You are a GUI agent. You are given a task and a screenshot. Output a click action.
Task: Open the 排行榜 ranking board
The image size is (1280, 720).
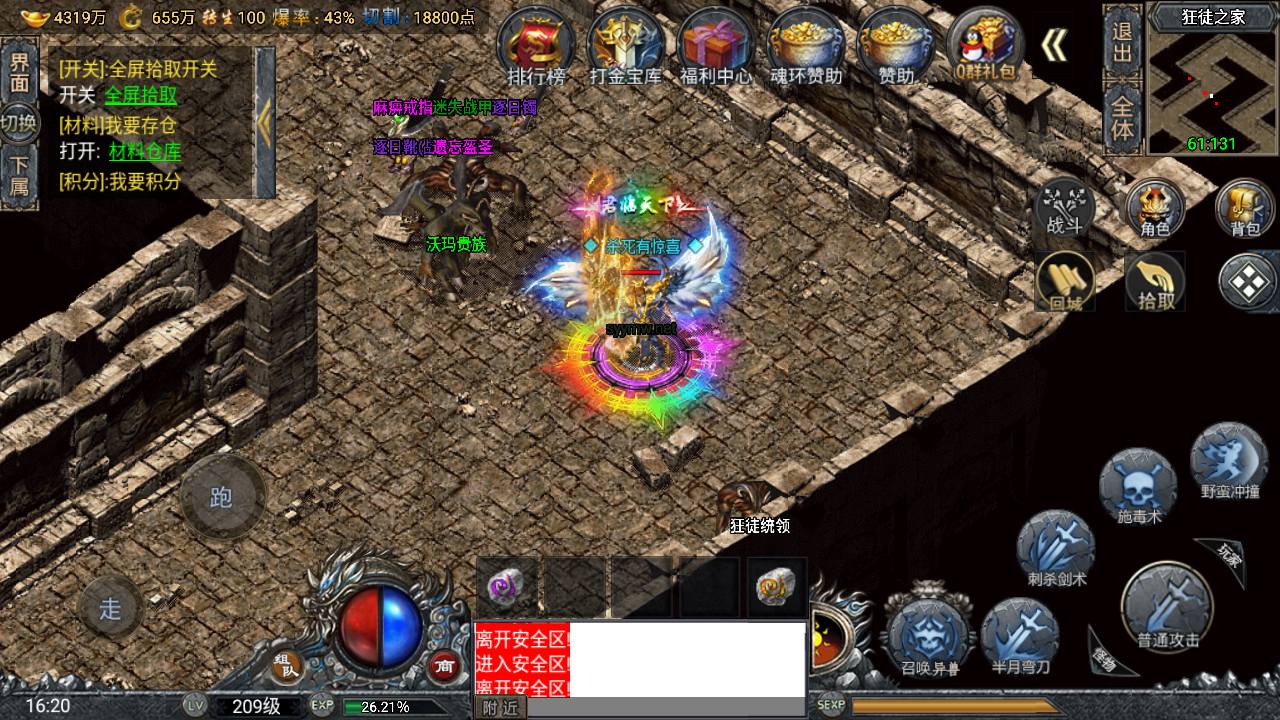pyautogui.click(x=537, y=46)
